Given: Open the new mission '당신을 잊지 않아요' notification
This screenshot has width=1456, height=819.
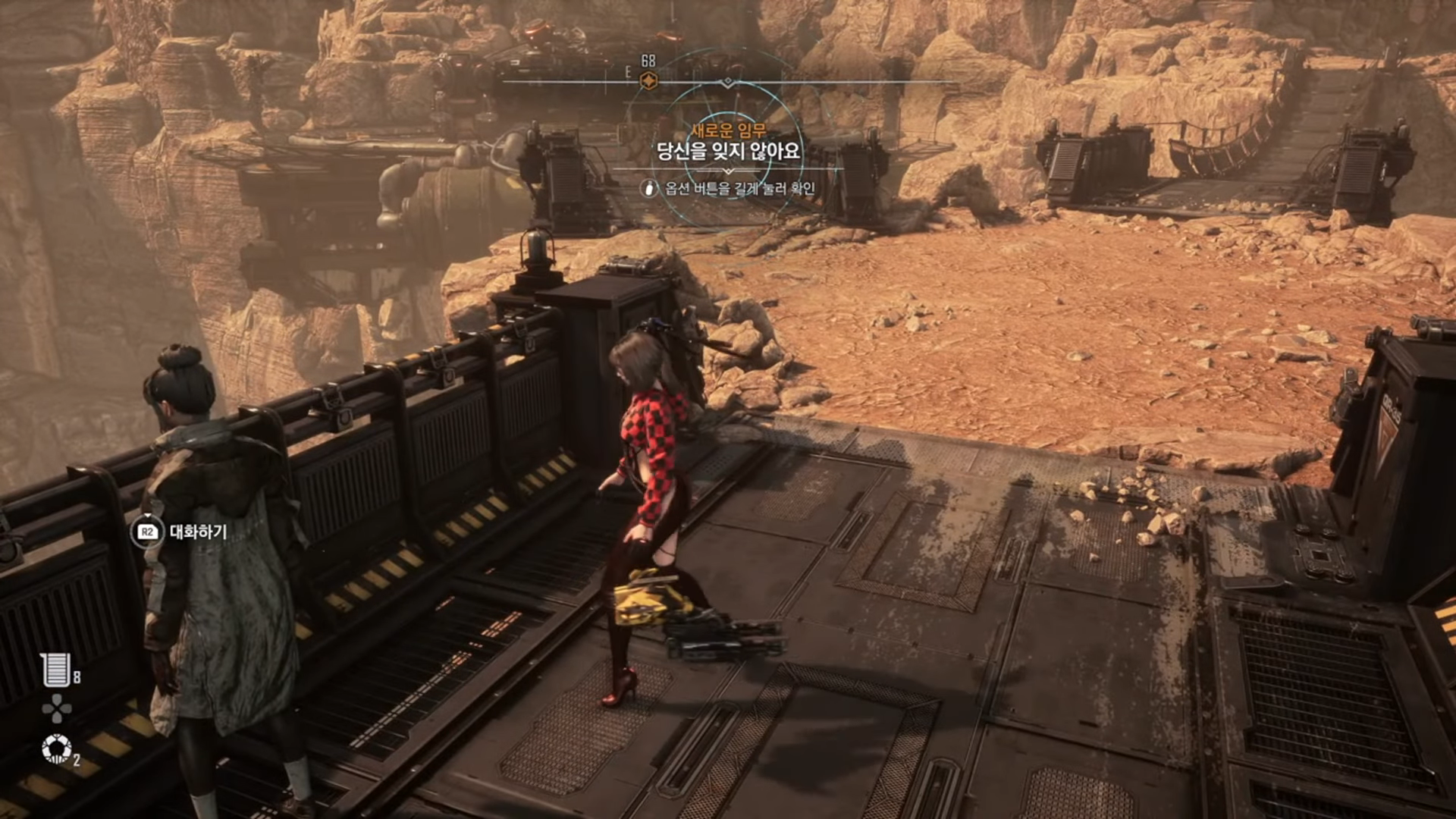Looking at the screenshot, I should pos(728,151).
